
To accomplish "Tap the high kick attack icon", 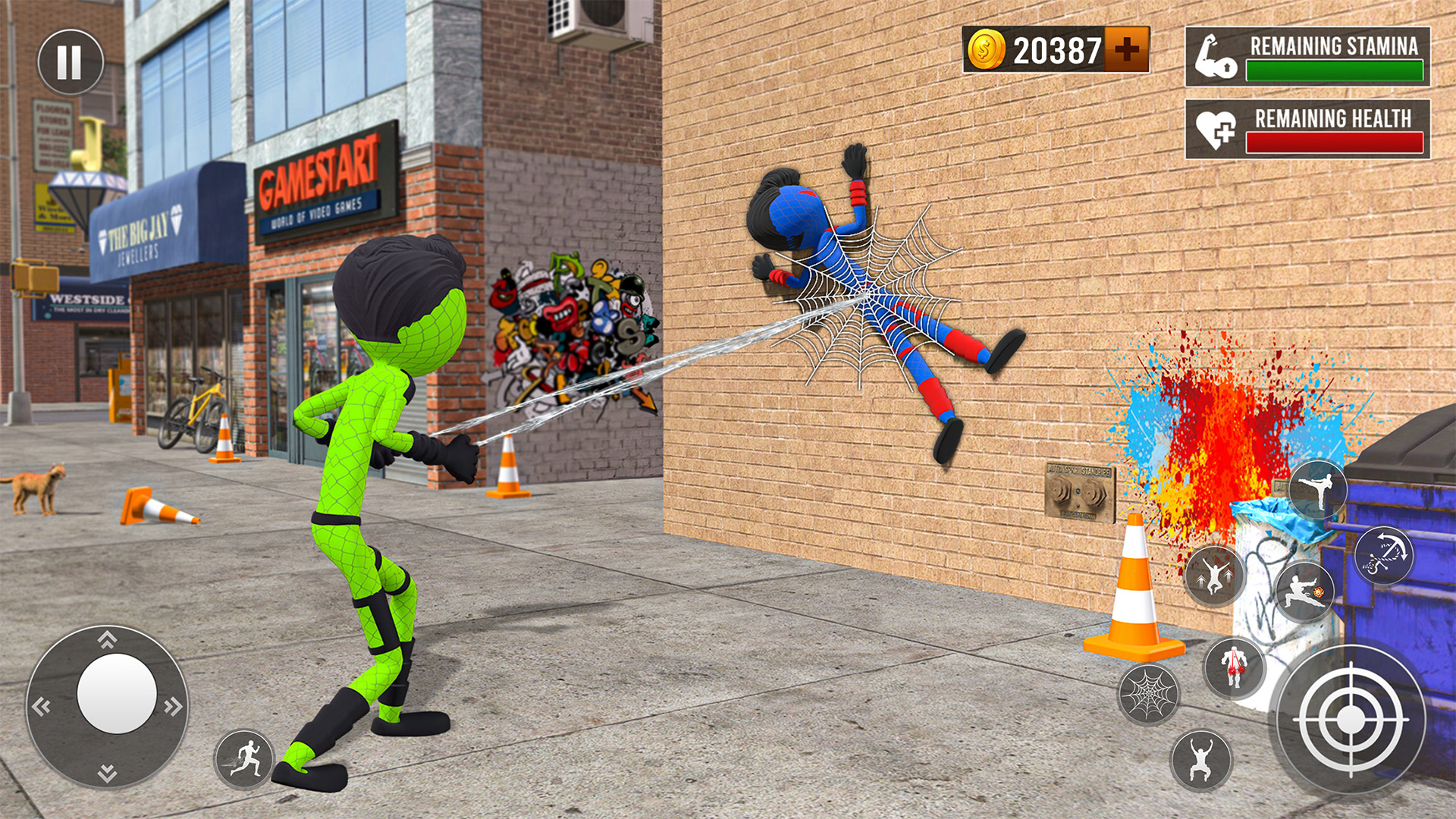I will [x=1319, y=488].
